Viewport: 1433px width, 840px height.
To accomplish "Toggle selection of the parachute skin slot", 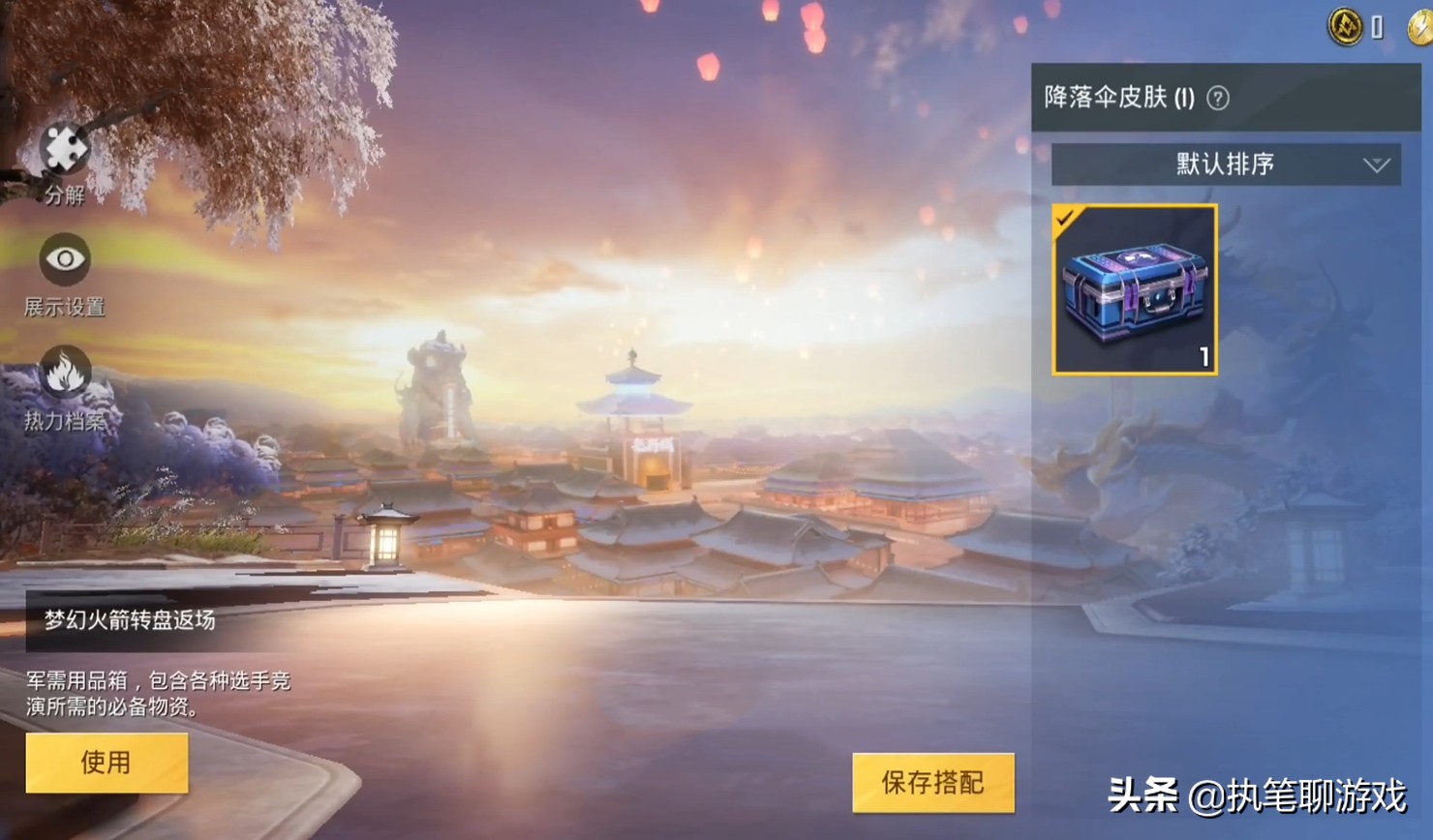I will tap(1135, 288).
